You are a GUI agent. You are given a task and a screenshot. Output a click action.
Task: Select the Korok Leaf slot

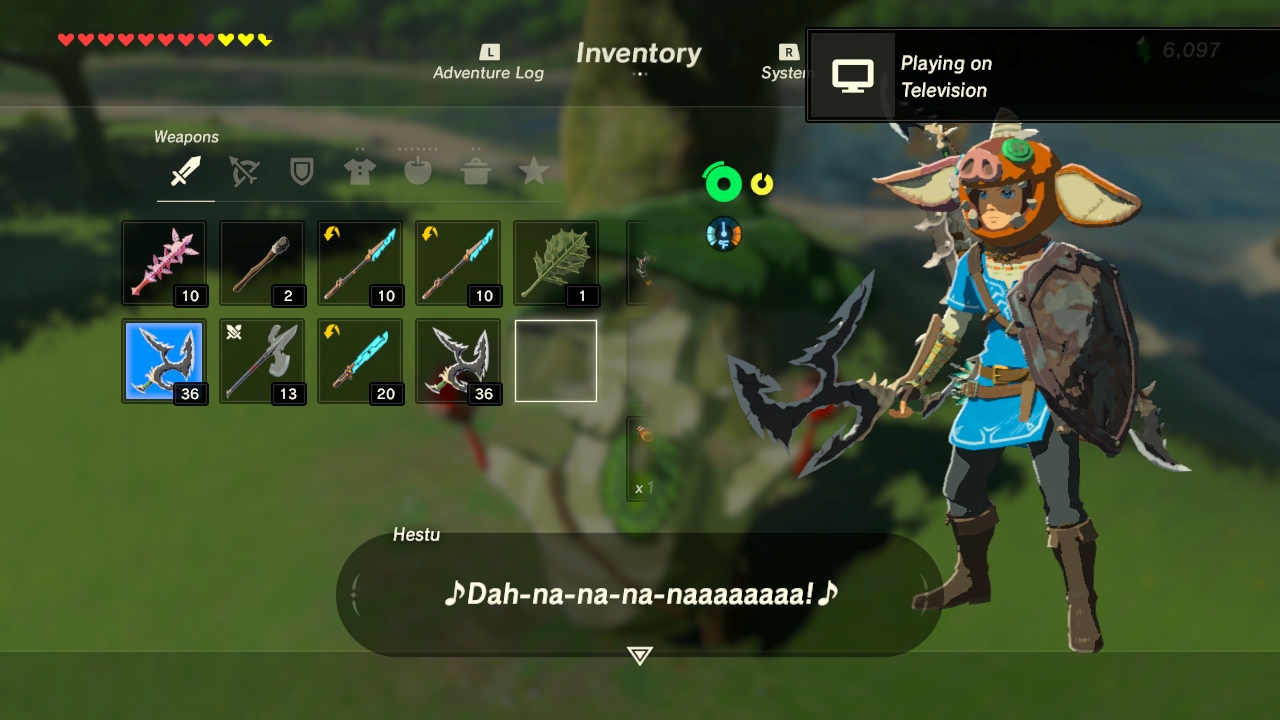coord(556,263)
